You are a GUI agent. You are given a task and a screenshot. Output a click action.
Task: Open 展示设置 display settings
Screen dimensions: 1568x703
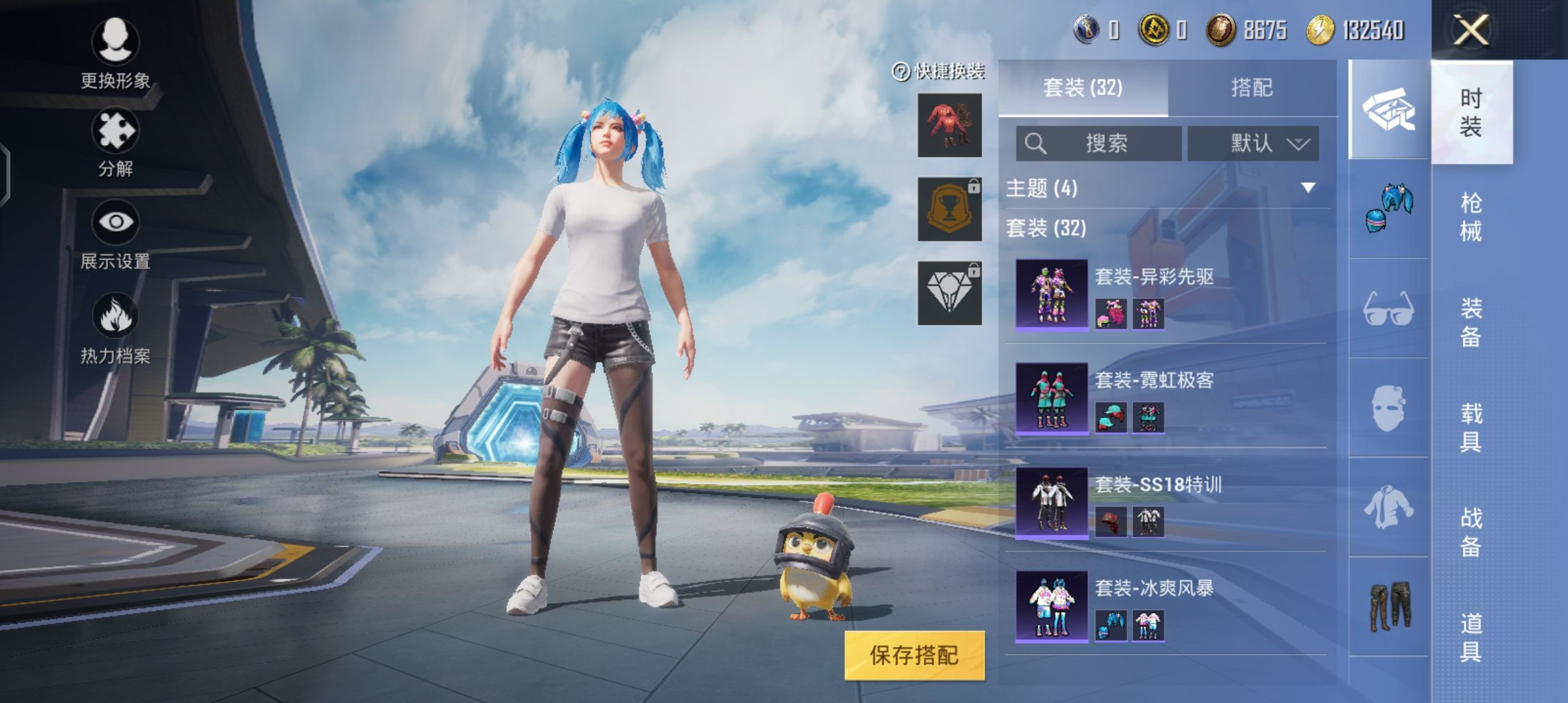115,234
